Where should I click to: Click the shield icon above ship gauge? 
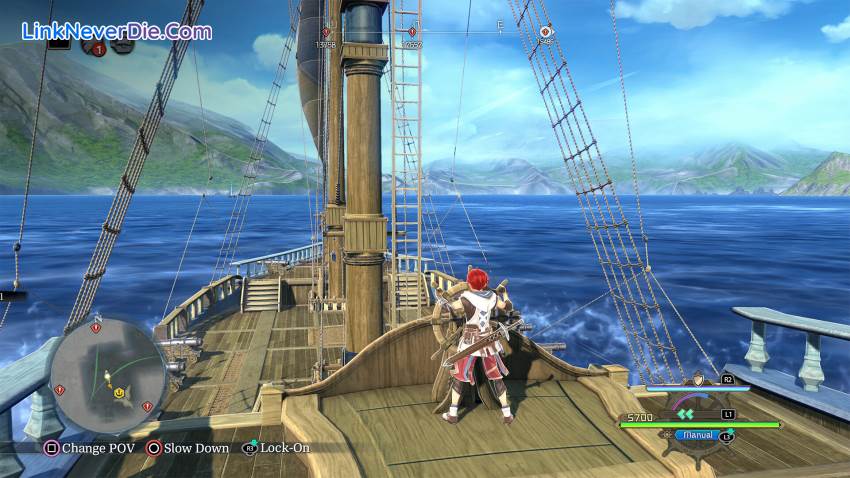point(698,379)
